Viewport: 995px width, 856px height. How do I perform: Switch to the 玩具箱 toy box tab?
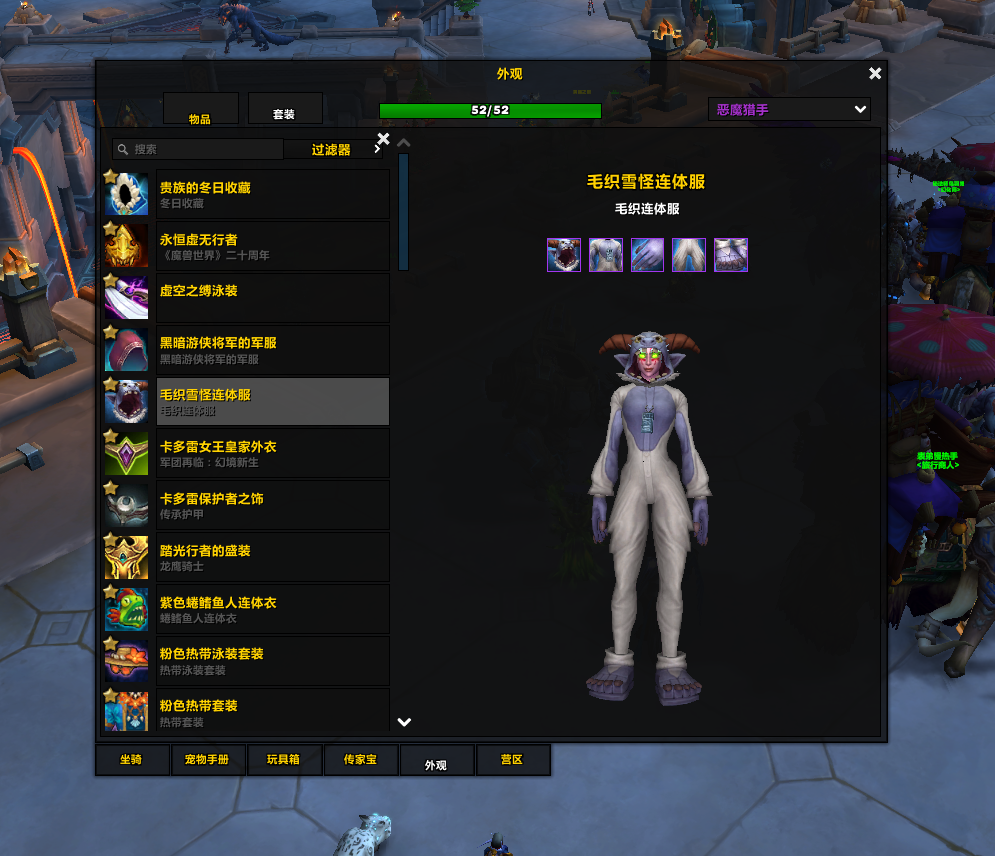coord(284,760)
